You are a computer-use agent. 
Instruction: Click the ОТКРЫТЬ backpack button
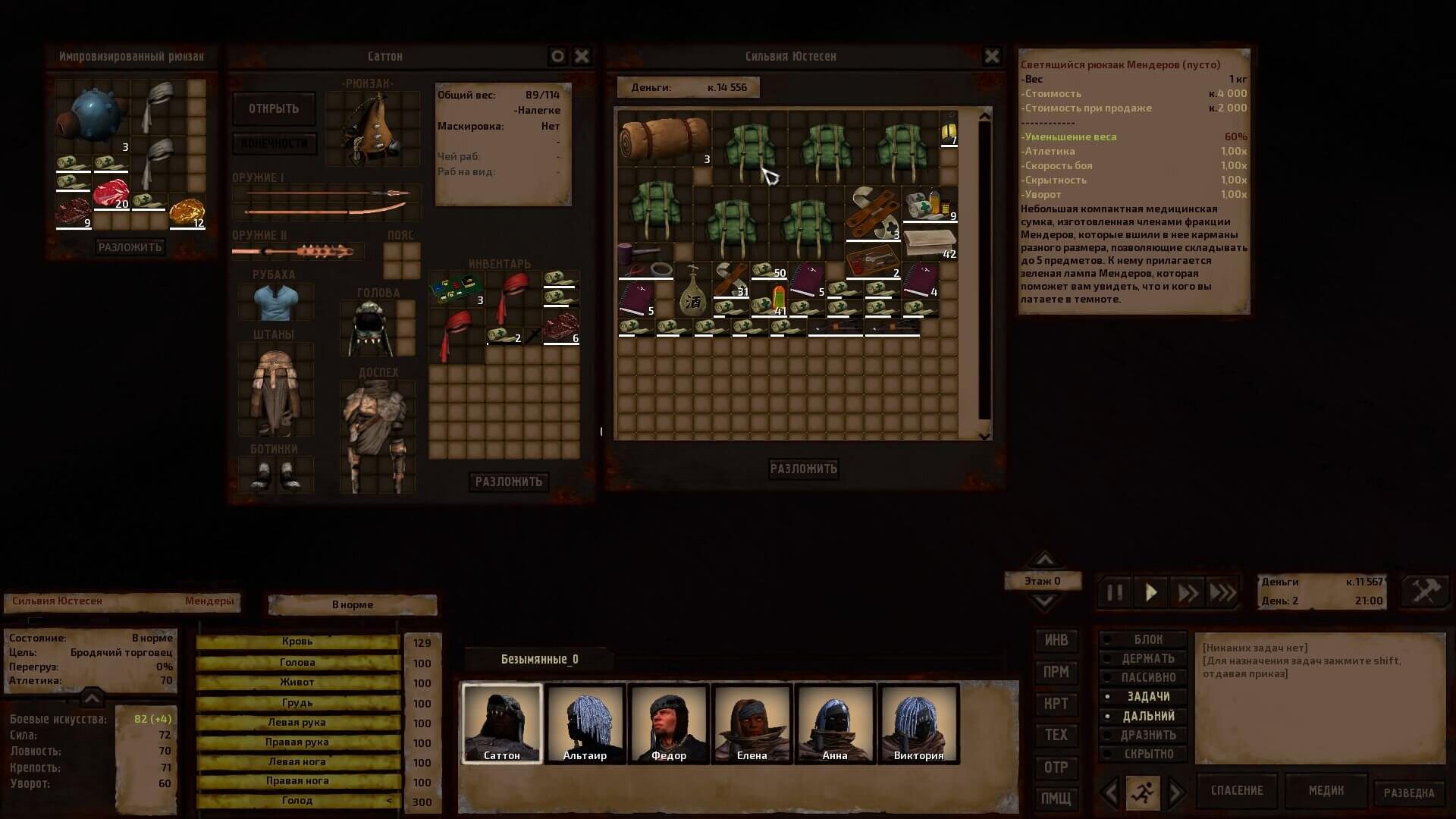click(274, 109)
